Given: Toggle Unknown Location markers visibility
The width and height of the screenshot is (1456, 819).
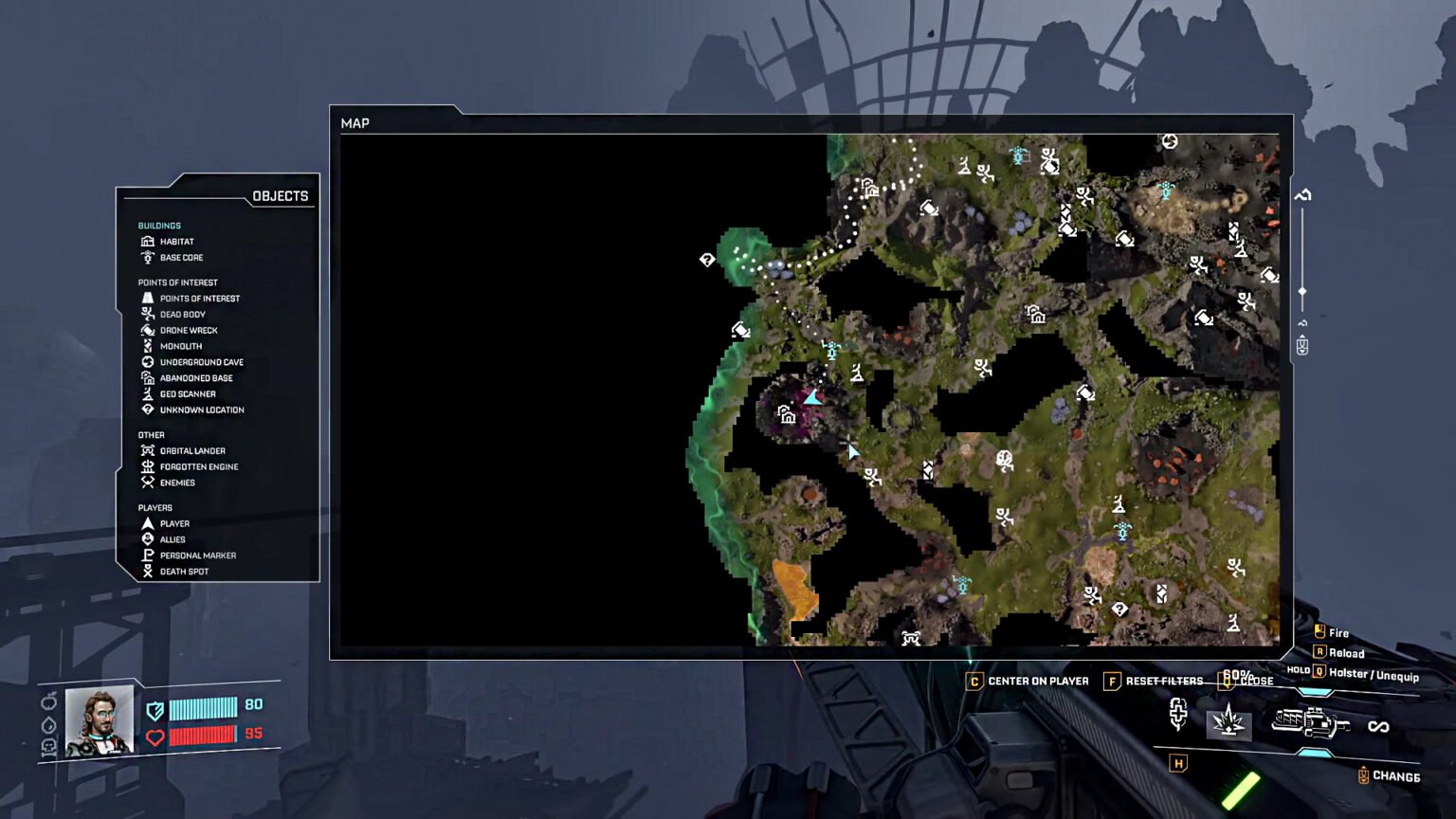Looking at the screenshot, I should click(148, 409).
